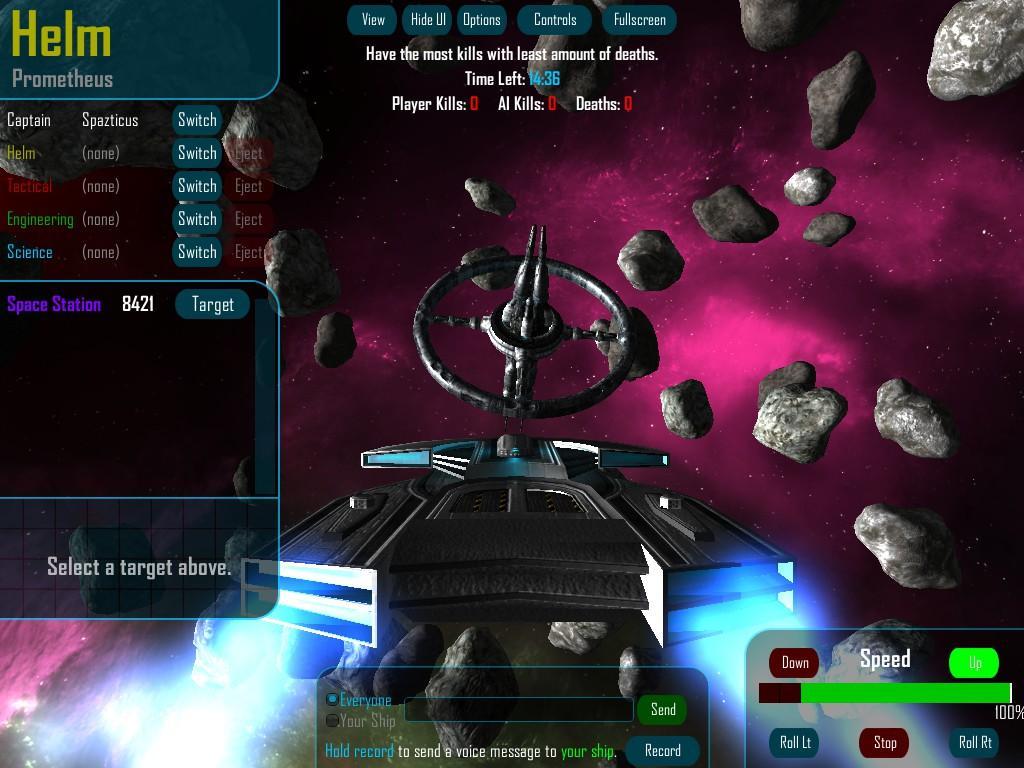Roll the ship right
The width and height of the screenshot is (1024, 768).
pyautogui.click(x=975, y=742)
